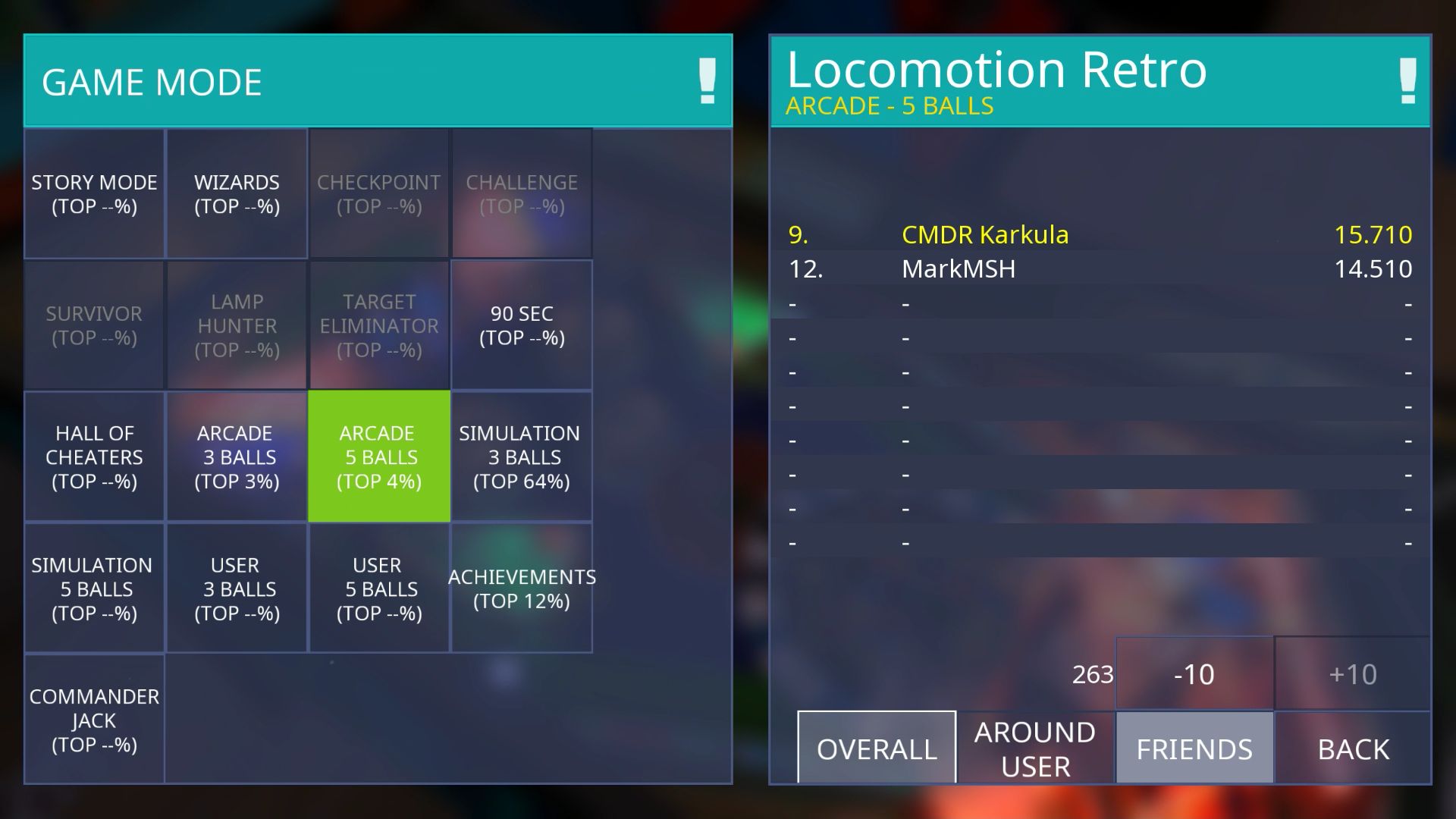This screenshot has height=819, width=1456.
Task: Step leaderboard back with -10
Action: coord(1194,674)
